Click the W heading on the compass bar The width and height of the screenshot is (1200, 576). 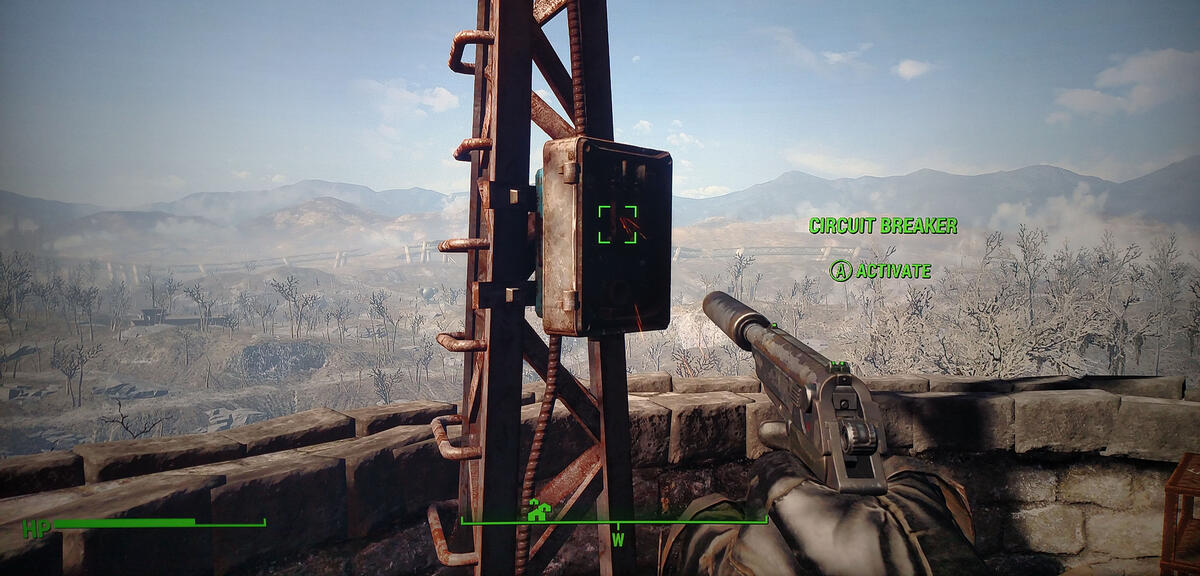[x=618, y=541]
